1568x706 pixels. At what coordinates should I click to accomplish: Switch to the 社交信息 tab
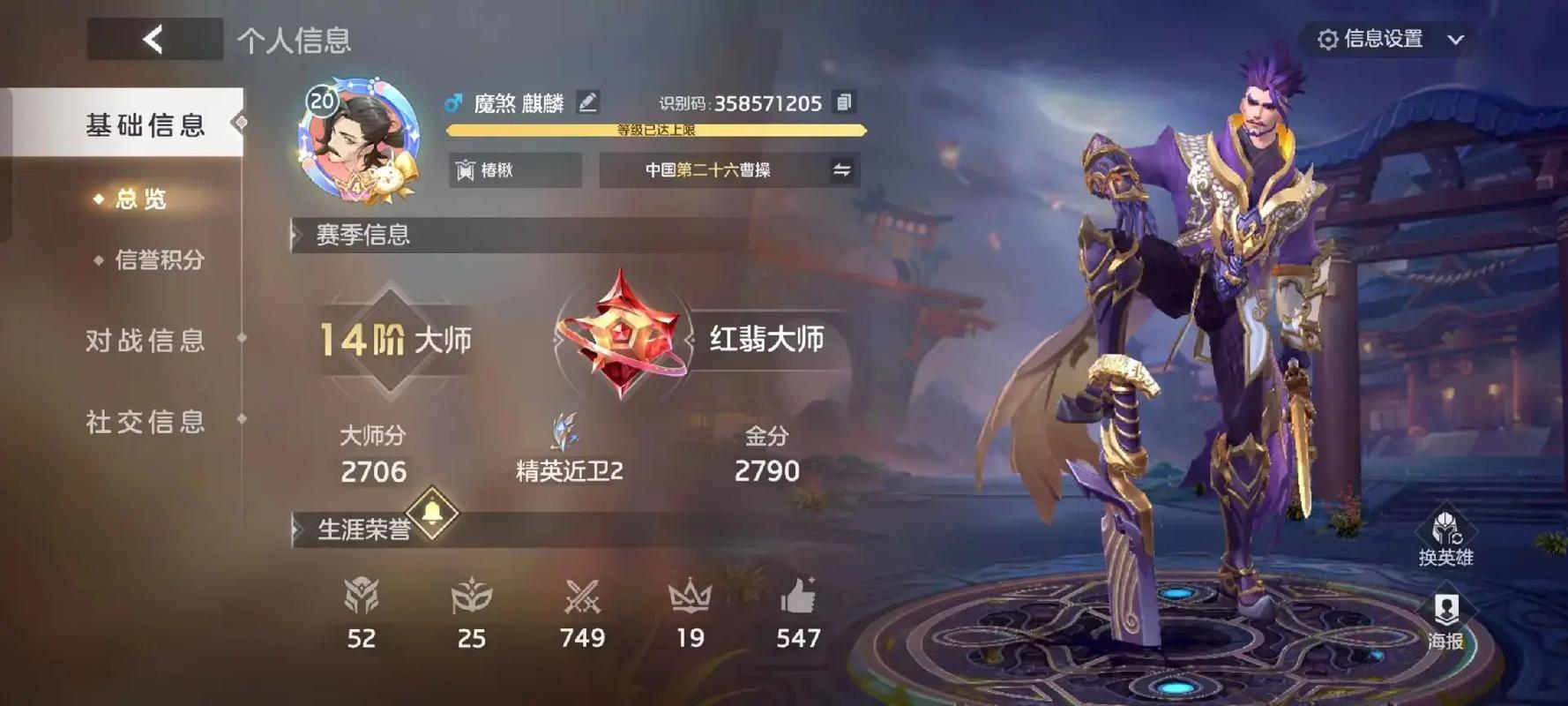click(x=146, y=422)
